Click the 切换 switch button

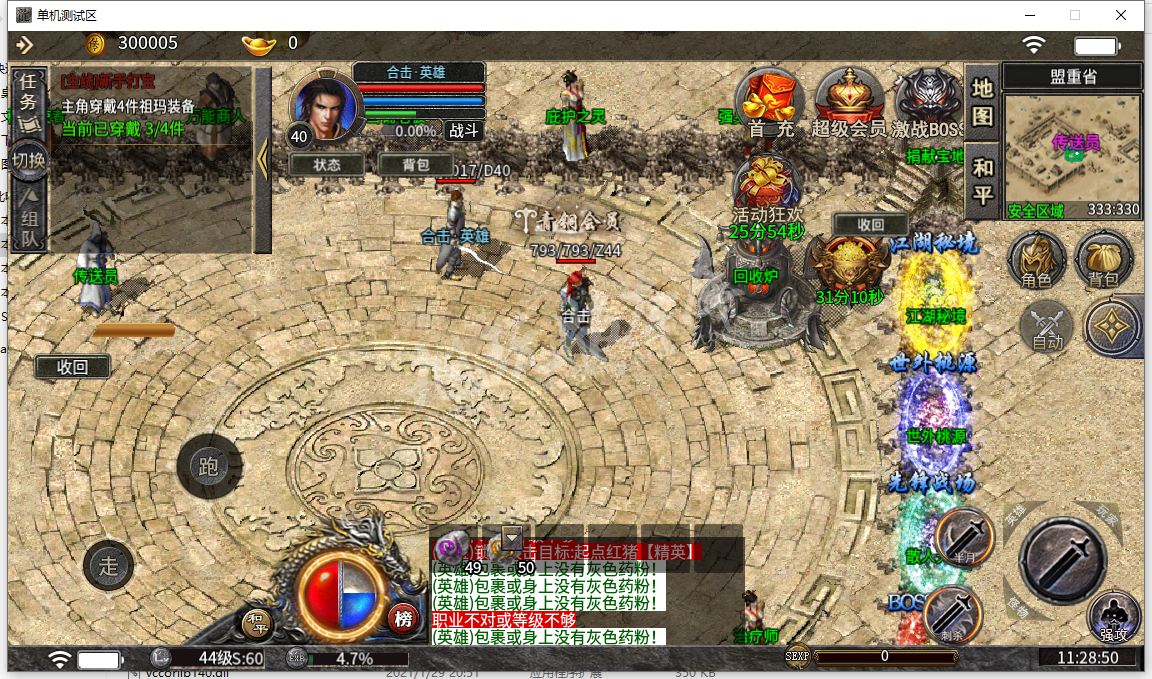click(30, 158)
